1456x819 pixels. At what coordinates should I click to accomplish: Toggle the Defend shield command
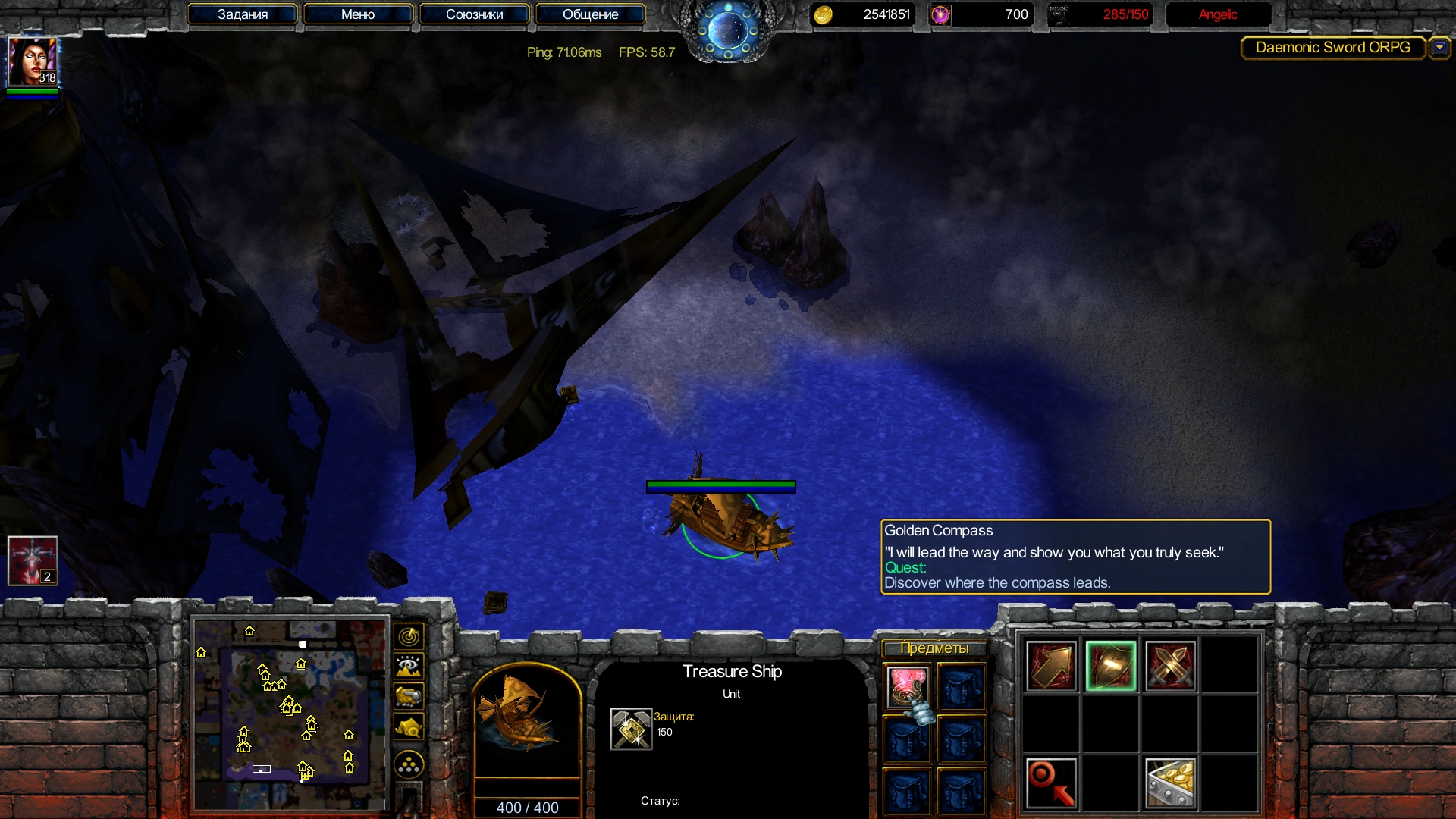point(1111,666)
